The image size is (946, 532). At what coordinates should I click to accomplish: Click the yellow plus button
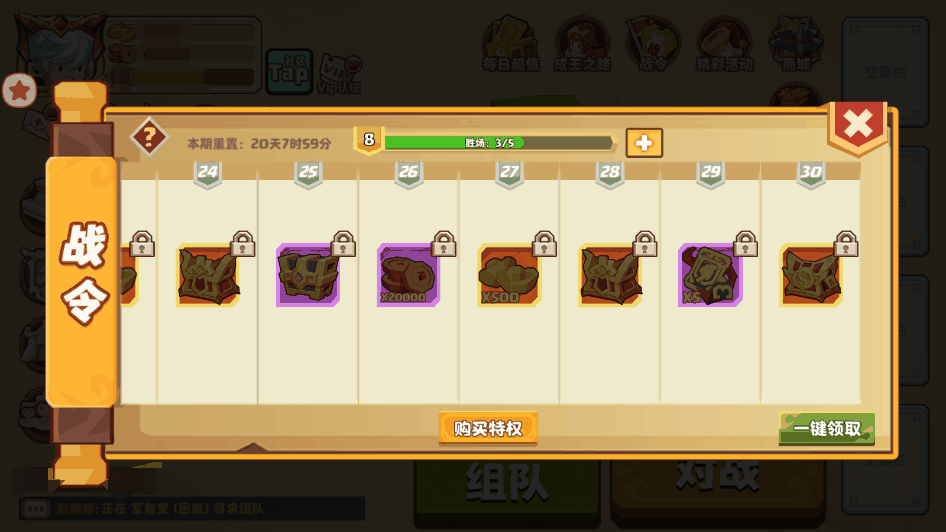click(644, 143)
